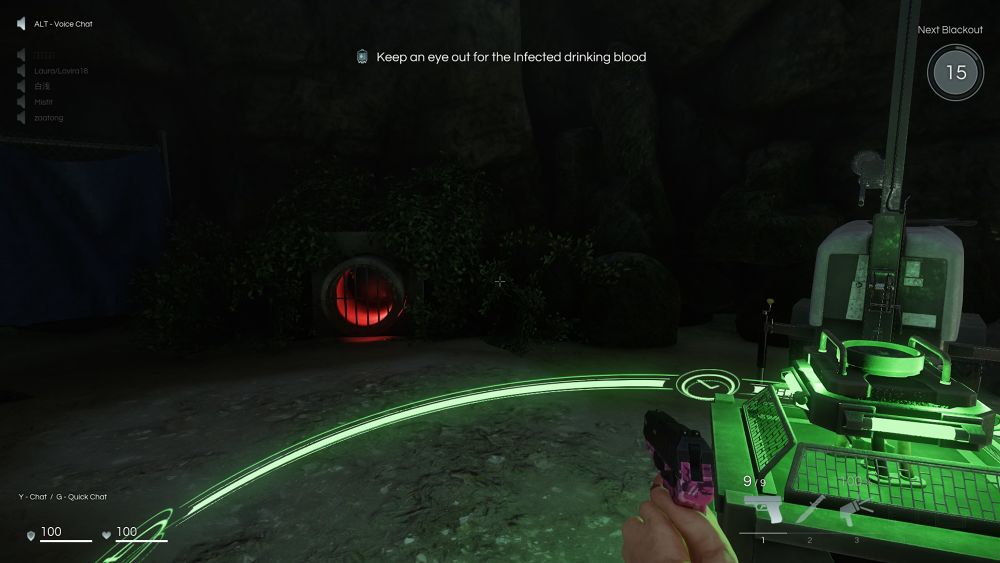Image resolution: width=1000 pixels, height=563 pixels.
Task: Select player zaatong in the voice list
Action: click(49, 118)
